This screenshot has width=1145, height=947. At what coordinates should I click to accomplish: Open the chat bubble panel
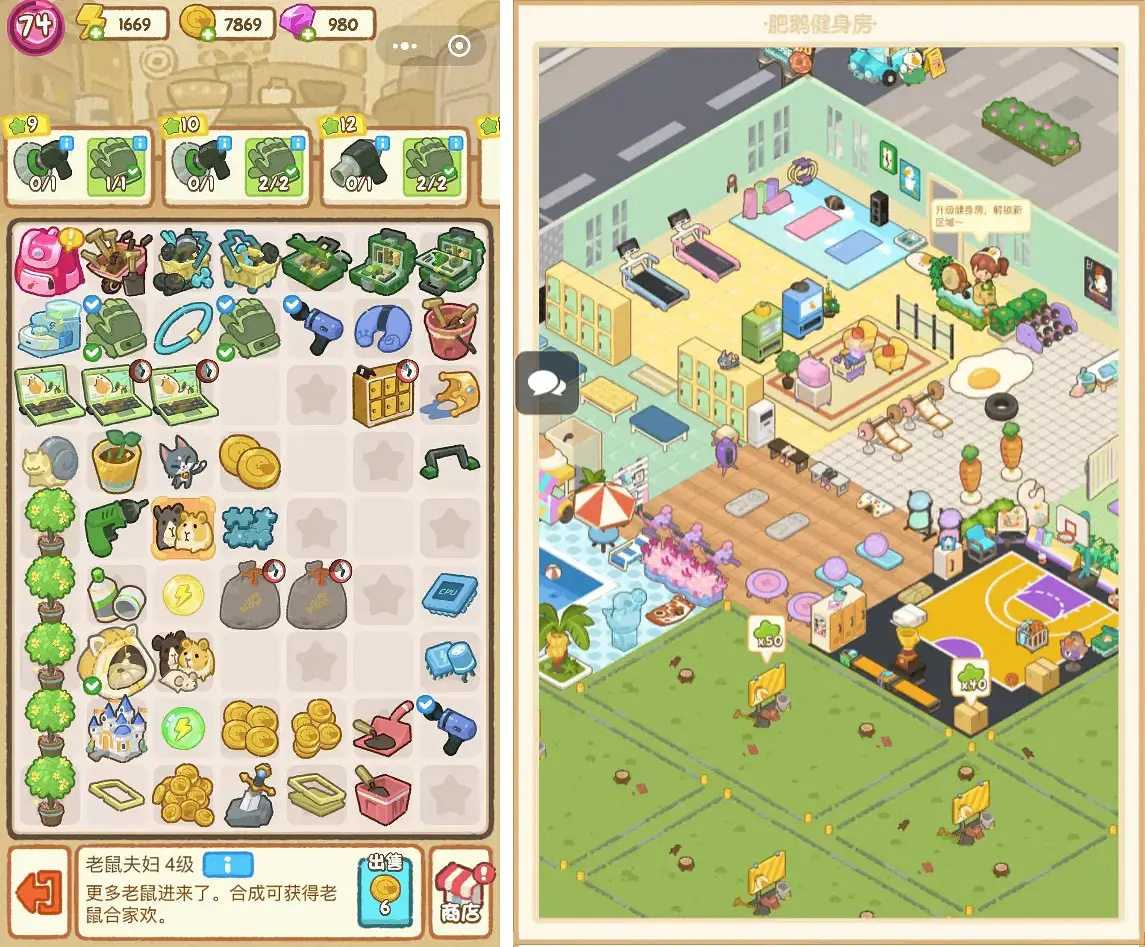tap(547, 382)
